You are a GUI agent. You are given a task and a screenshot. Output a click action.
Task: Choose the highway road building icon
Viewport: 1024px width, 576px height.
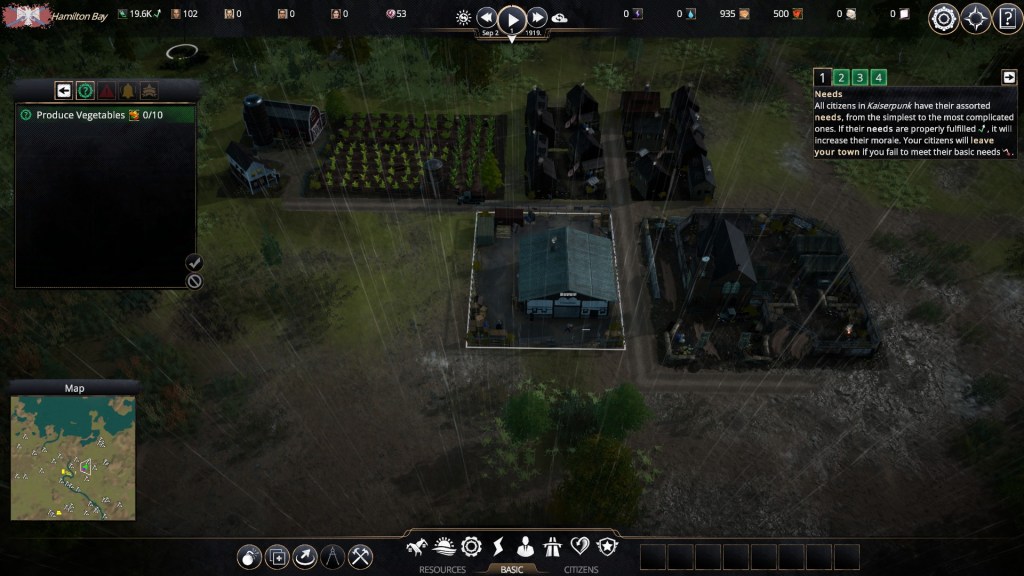tap(552, 547)
